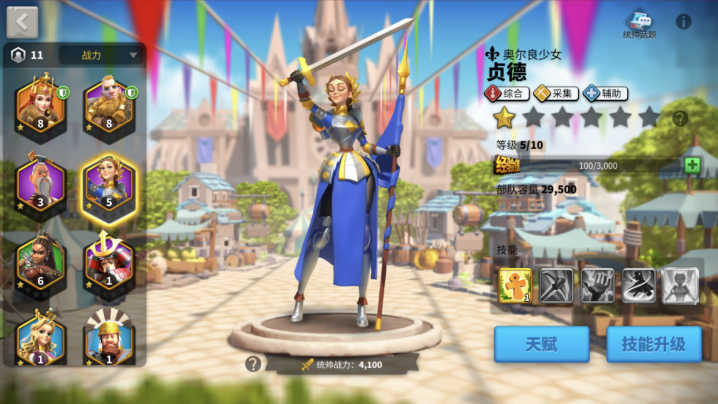The image size is (718, 404).
Task: Add experience with the green plus button
Action: click(x=692, y=165)
